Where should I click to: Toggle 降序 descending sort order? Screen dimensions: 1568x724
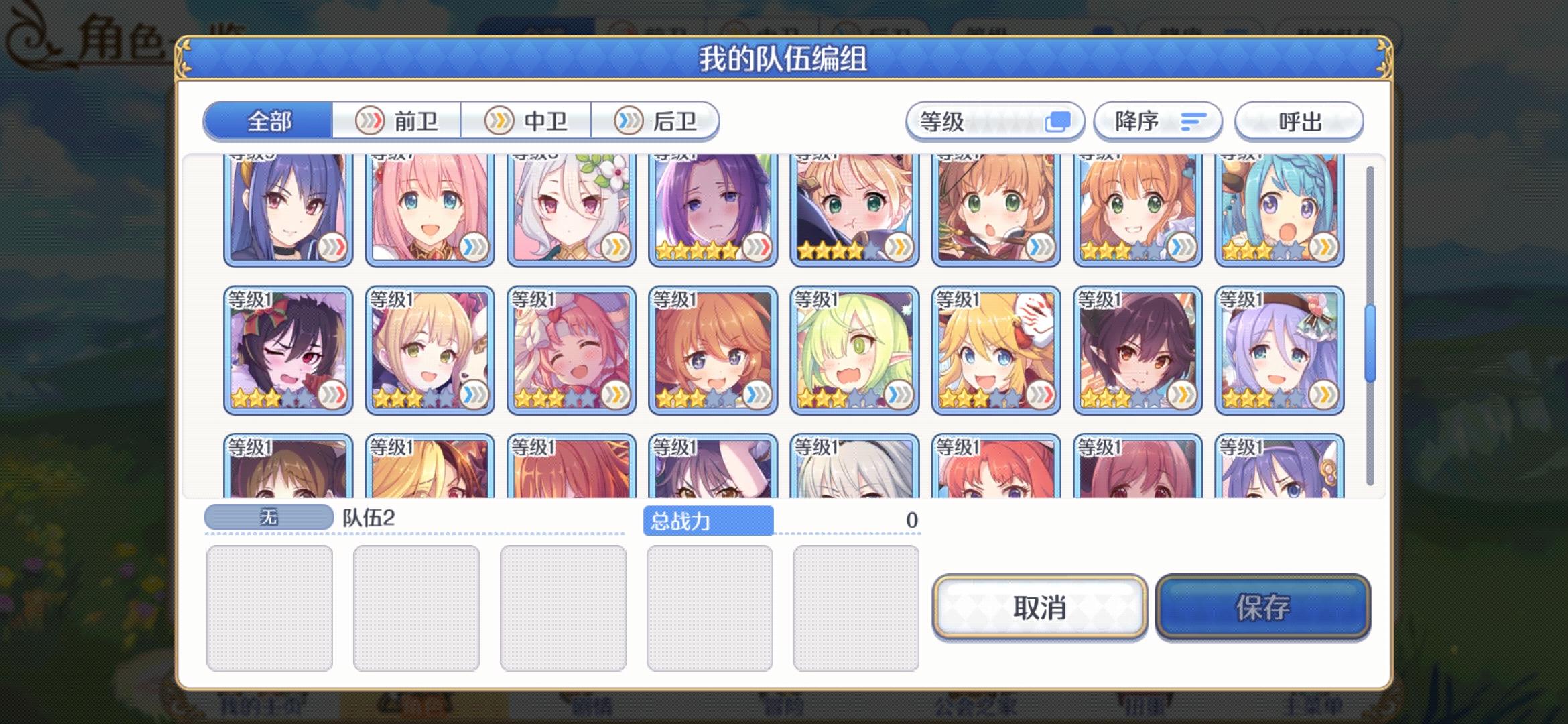click(x=1158, y=121)
